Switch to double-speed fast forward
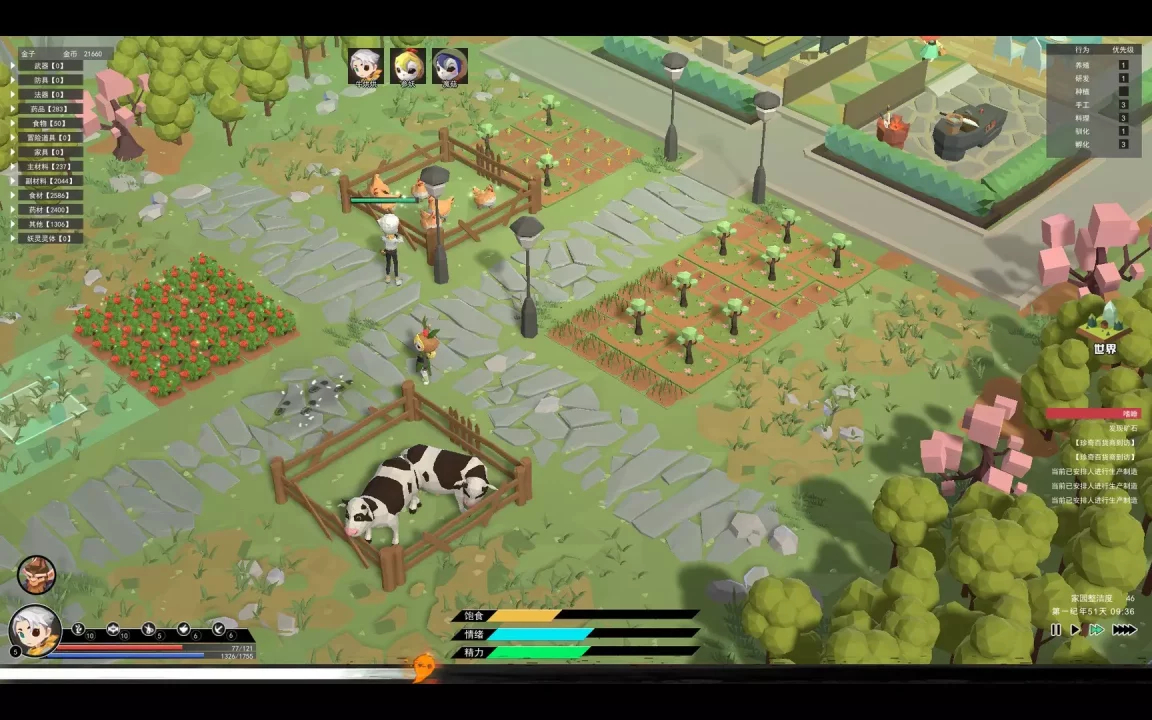This screenshot has width=1152, height=720. 1097,630
